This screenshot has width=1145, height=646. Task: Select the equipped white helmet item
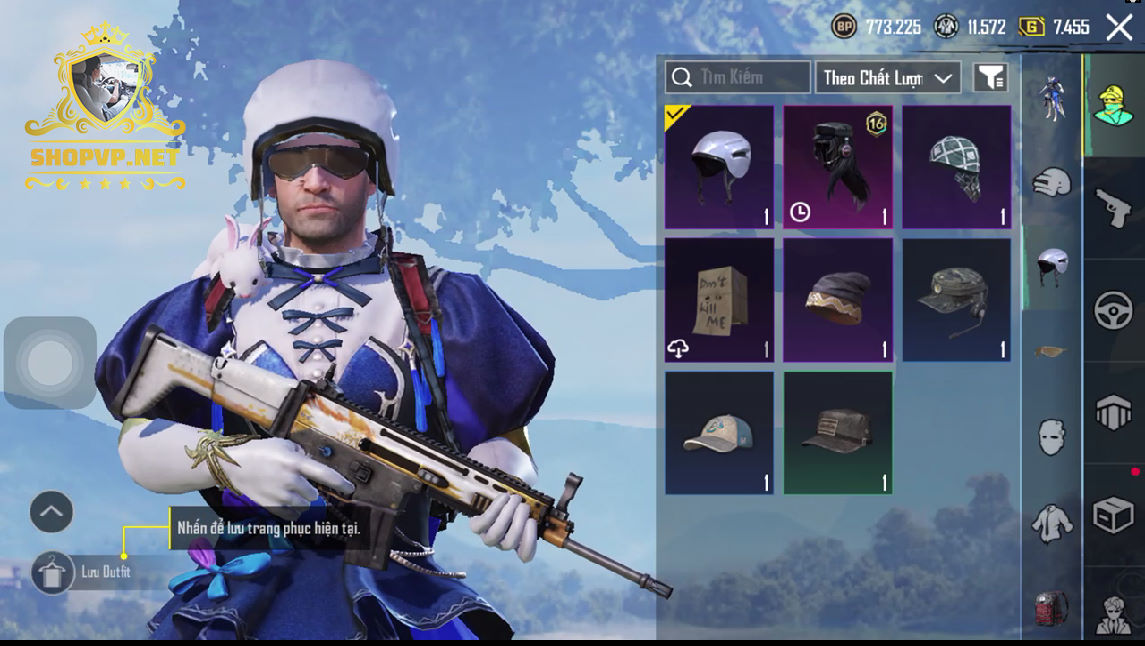(719, 167)
